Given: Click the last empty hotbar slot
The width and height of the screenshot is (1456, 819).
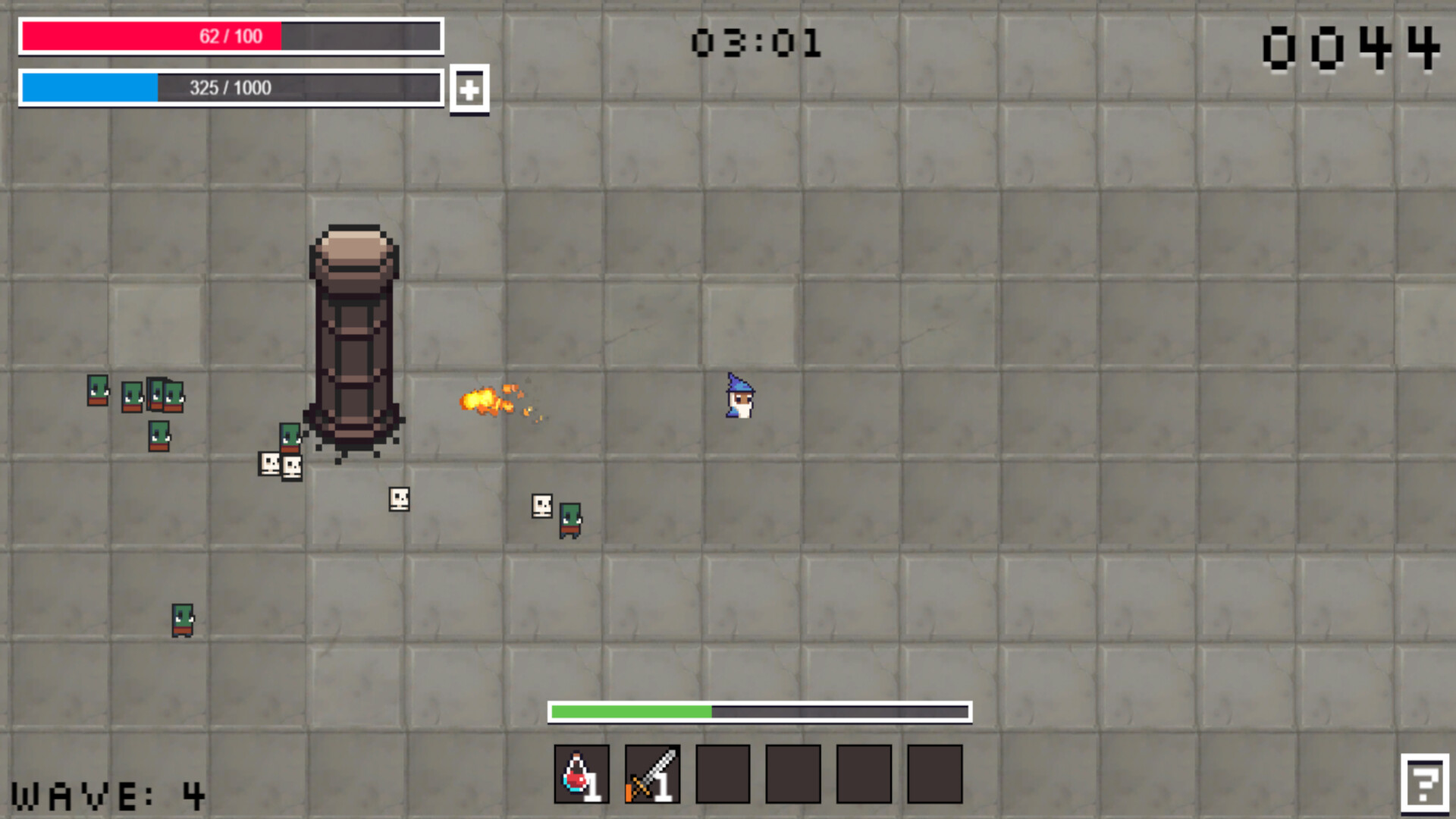Looking at the screenshot, I should coord(934,773).
